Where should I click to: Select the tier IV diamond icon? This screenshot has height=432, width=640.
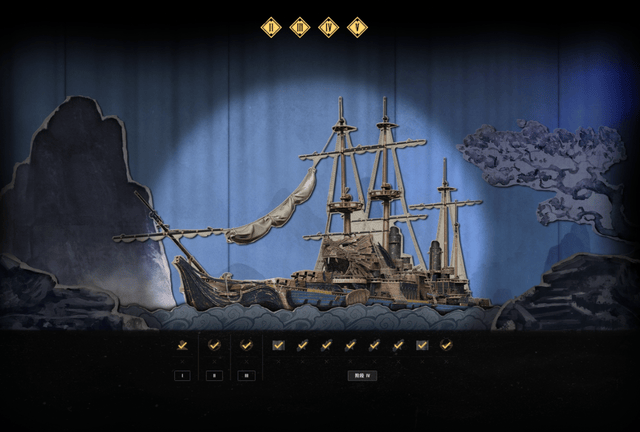click(328, 28)
